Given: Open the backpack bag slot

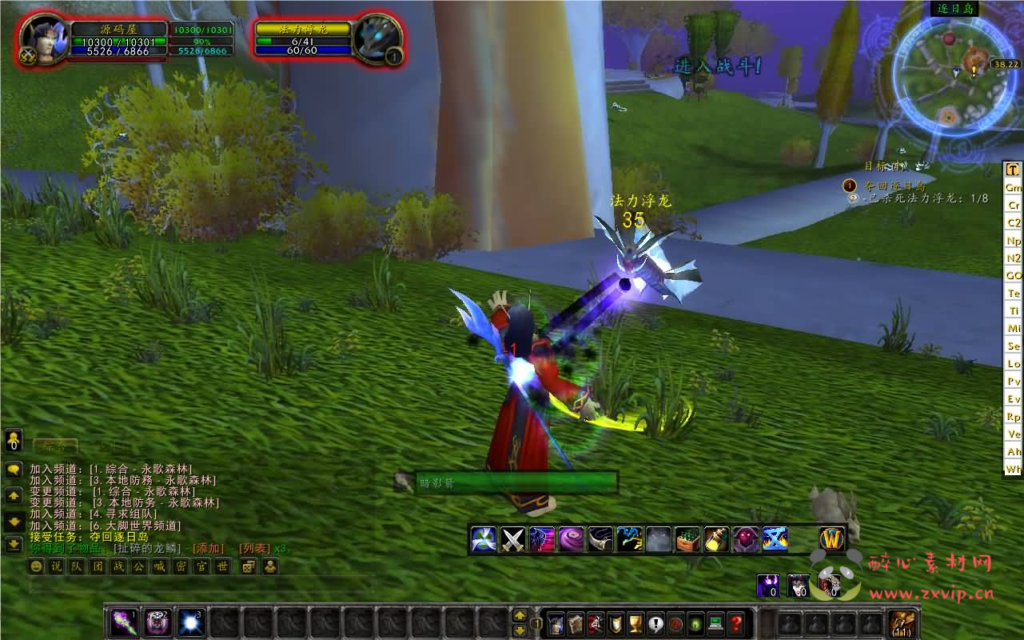Looking at the screenshot, I should pos(903,623).
